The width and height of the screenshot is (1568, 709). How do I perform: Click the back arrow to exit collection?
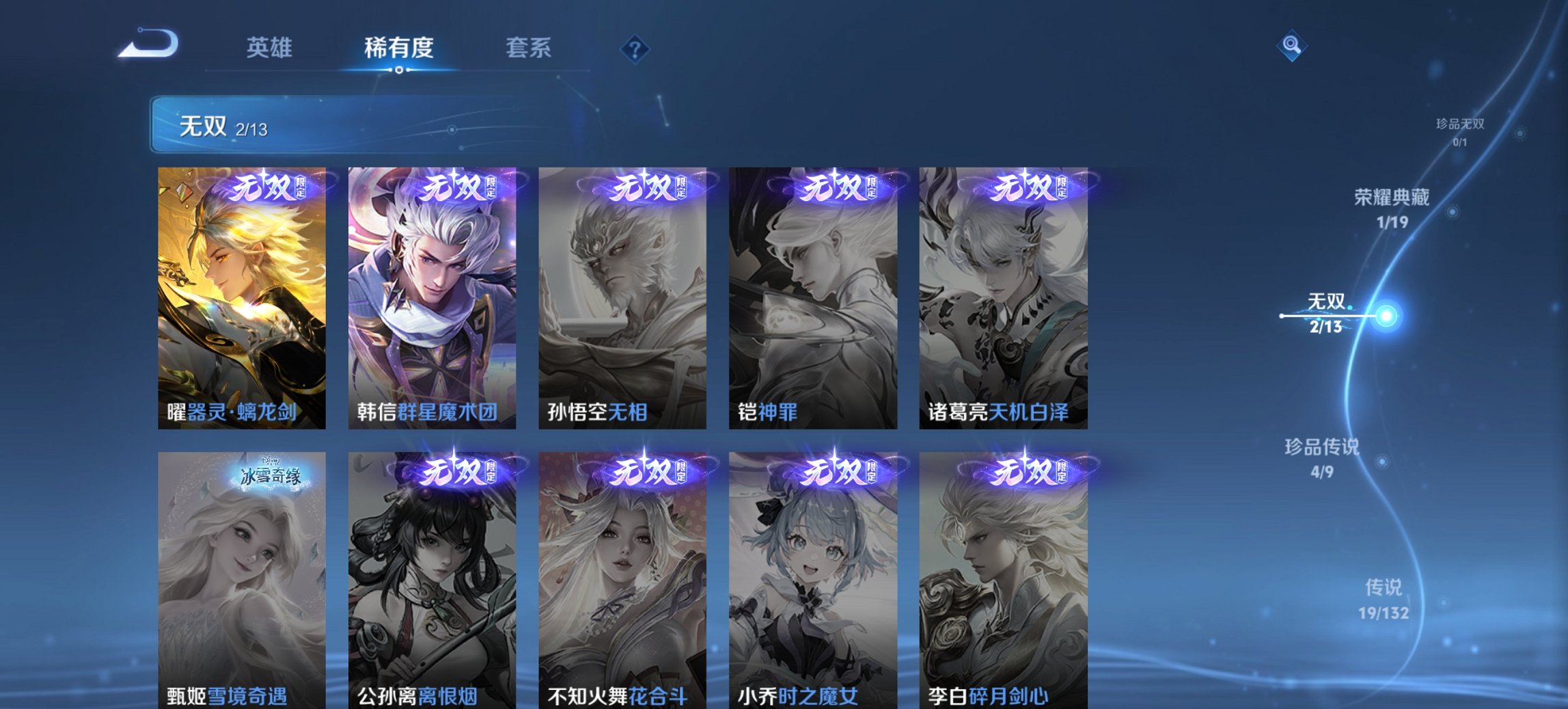(x=148, y=45)
